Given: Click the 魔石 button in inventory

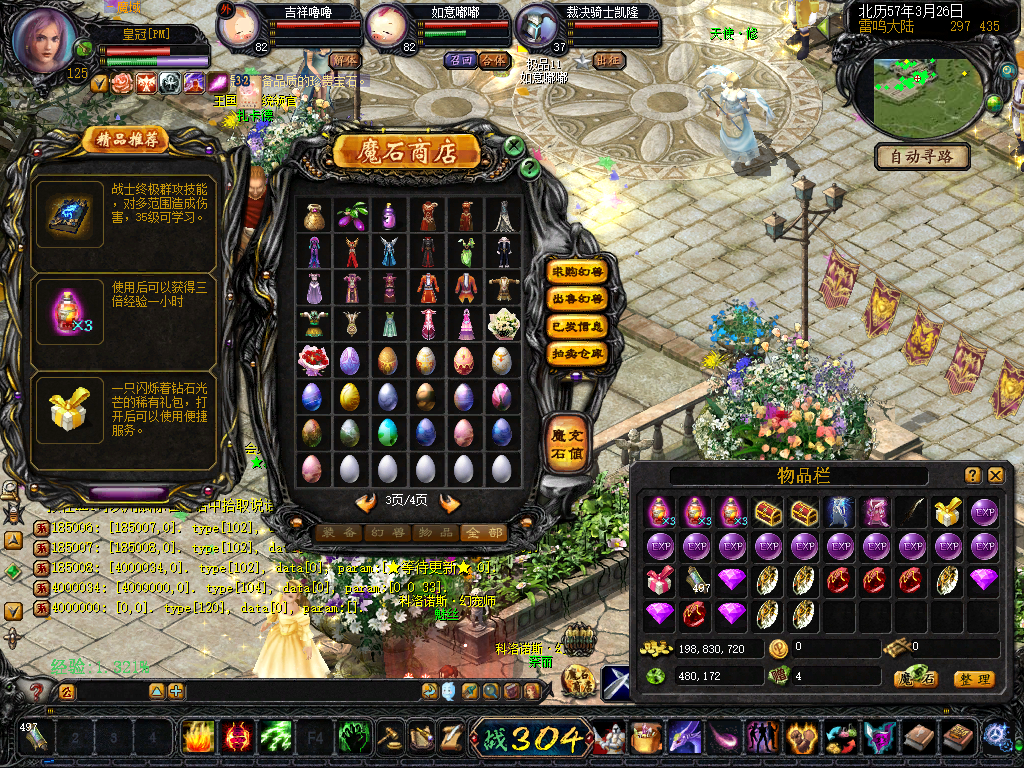Looking at the screenshot, I should 915,679.
